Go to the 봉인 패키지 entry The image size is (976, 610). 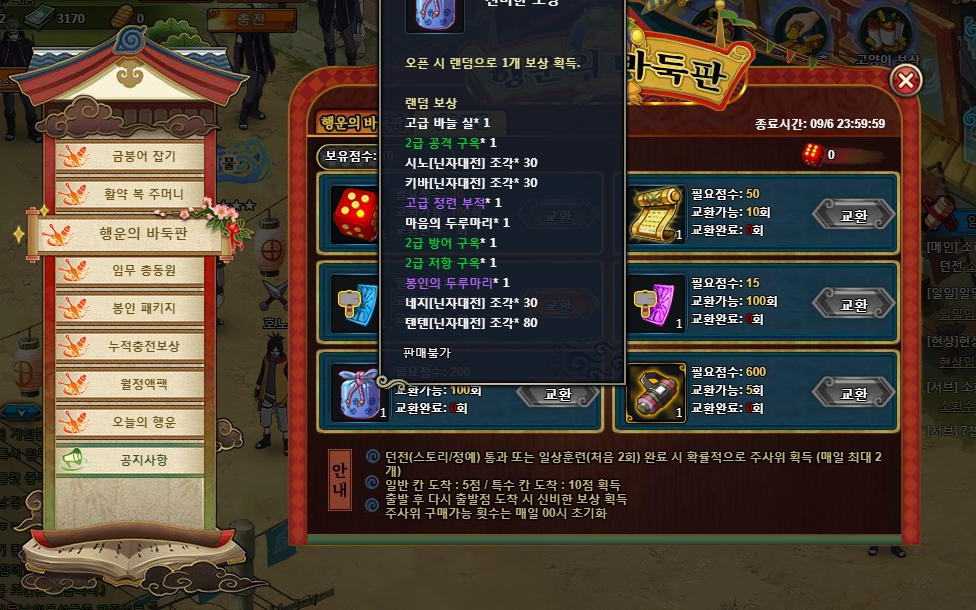click(x=137, y=308)
